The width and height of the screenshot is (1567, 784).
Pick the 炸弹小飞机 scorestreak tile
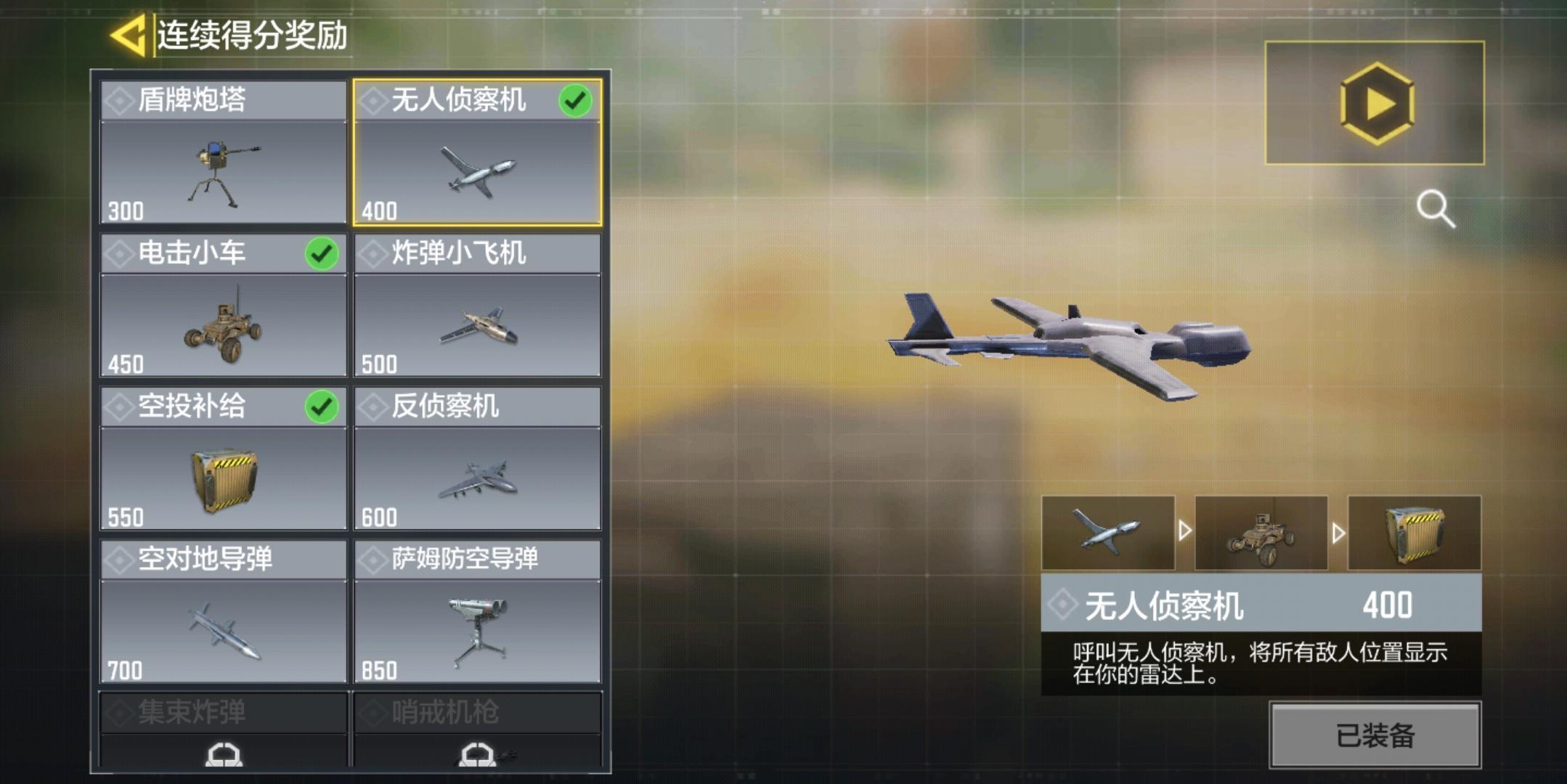pos(477,306)
